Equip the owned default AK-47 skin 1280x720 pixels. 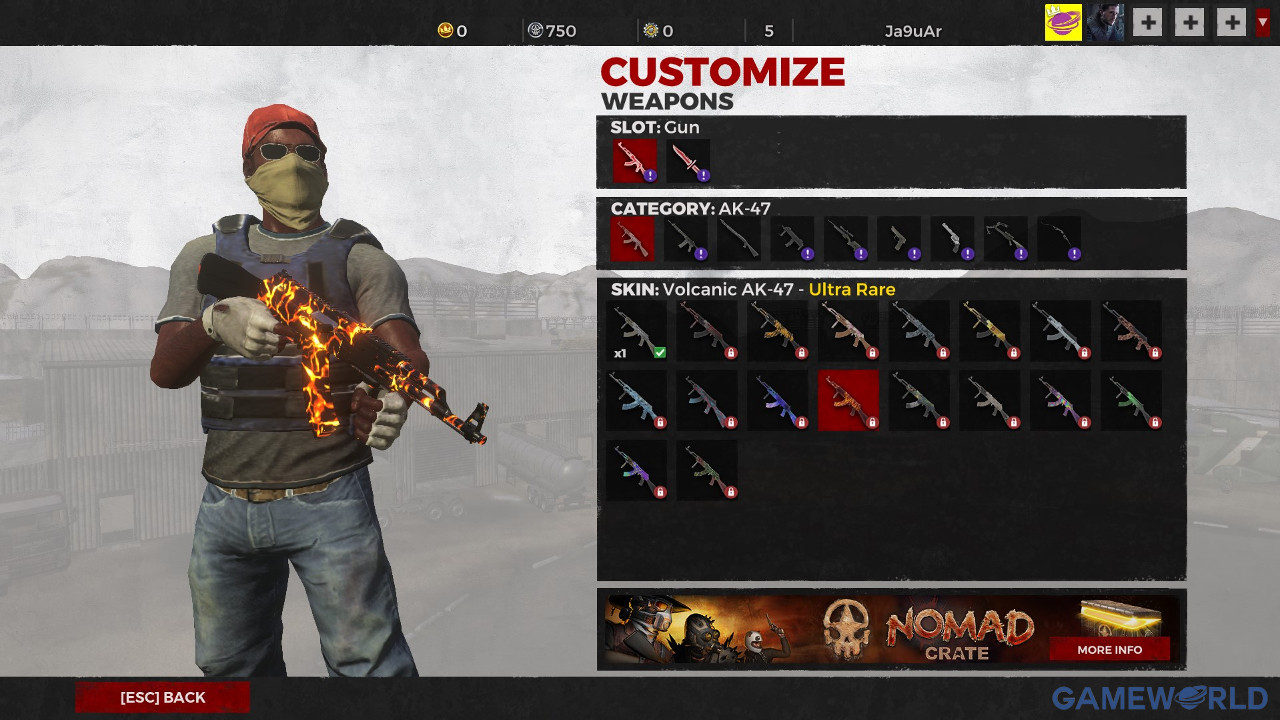tap(637, 331)
